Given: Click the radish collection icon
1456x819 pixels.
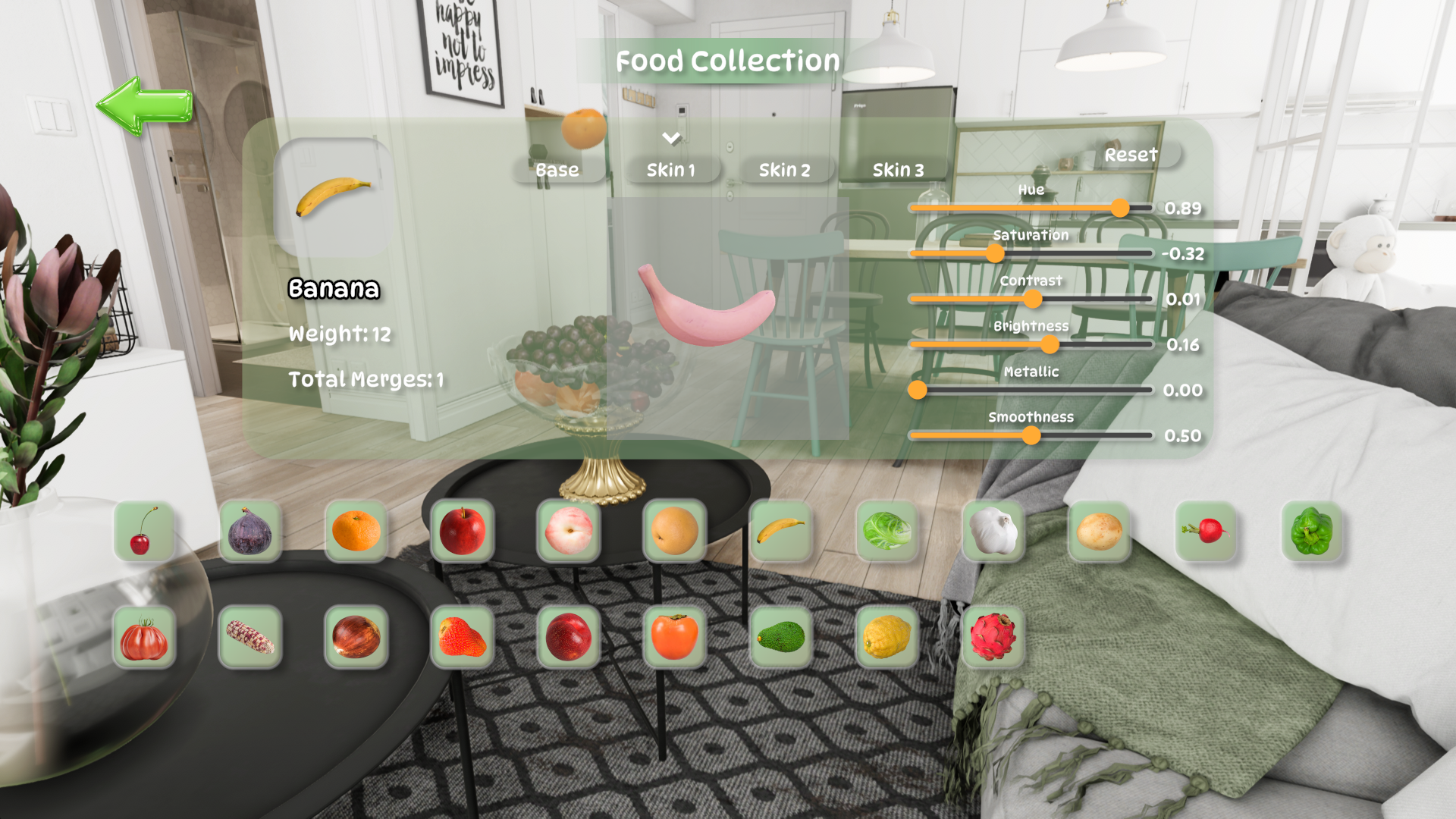Looking at the screenshot, I should tap(1206, 531).
